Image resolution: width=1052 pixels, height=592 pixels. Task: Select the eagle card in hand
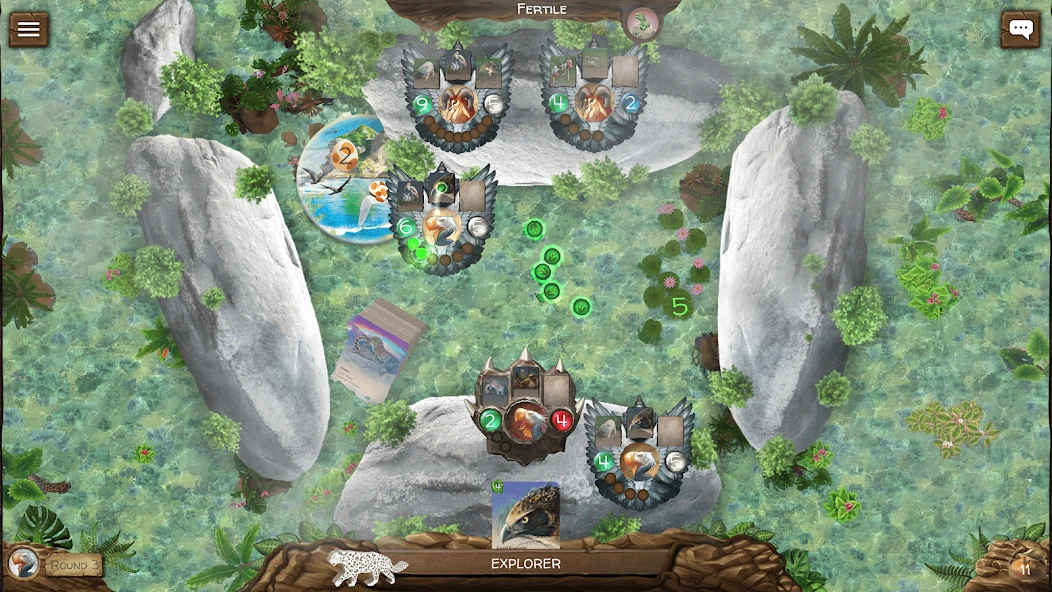pos(526,514)
